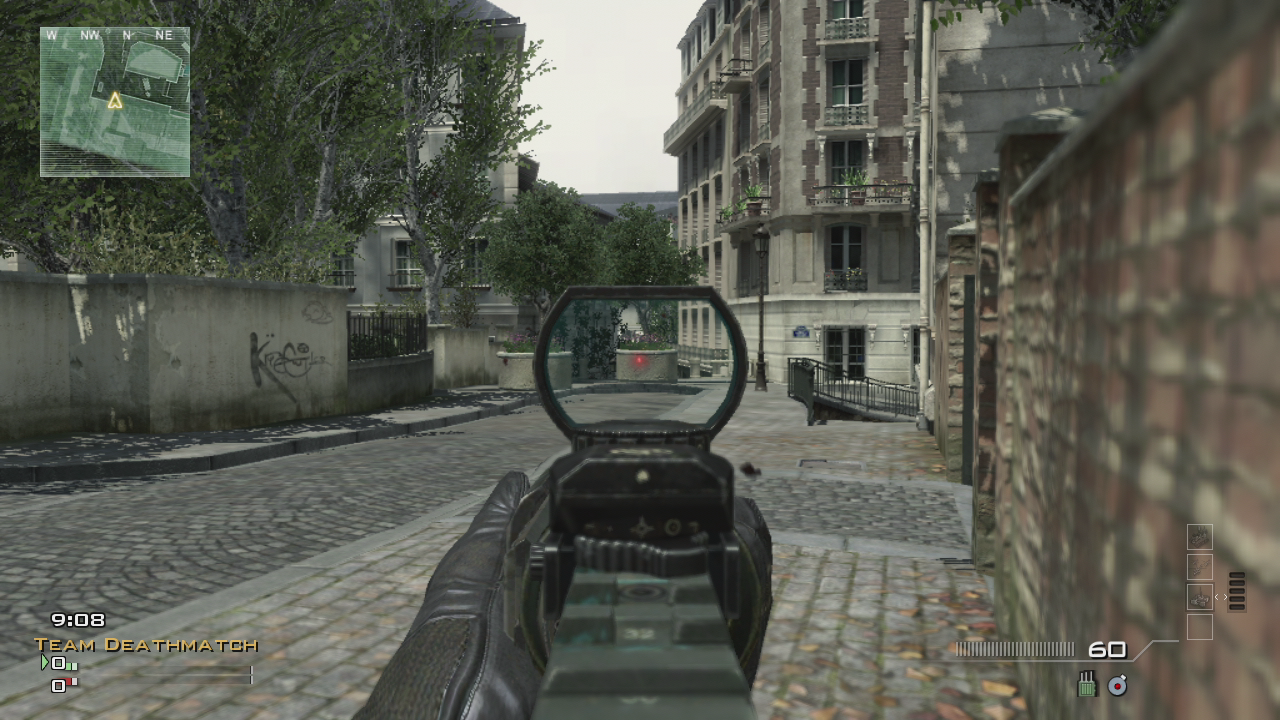Click the Team Deathmatch mode label
Image resolution: width=1280 pixels, height=720 pixels.
pos(145,644)
